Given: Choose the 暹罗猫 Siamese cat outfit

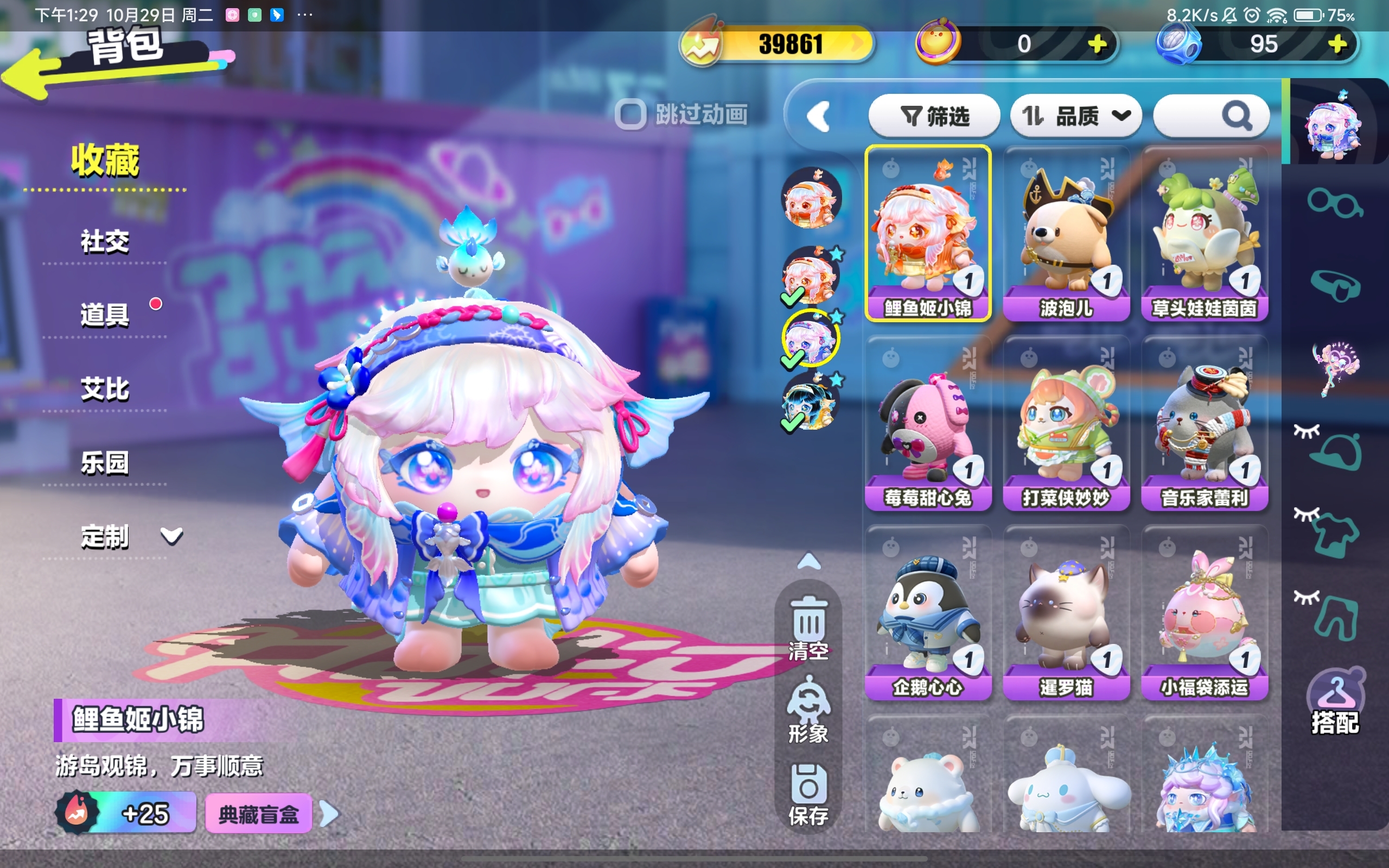Looking at the screenshot, I should click(1066, 612).
